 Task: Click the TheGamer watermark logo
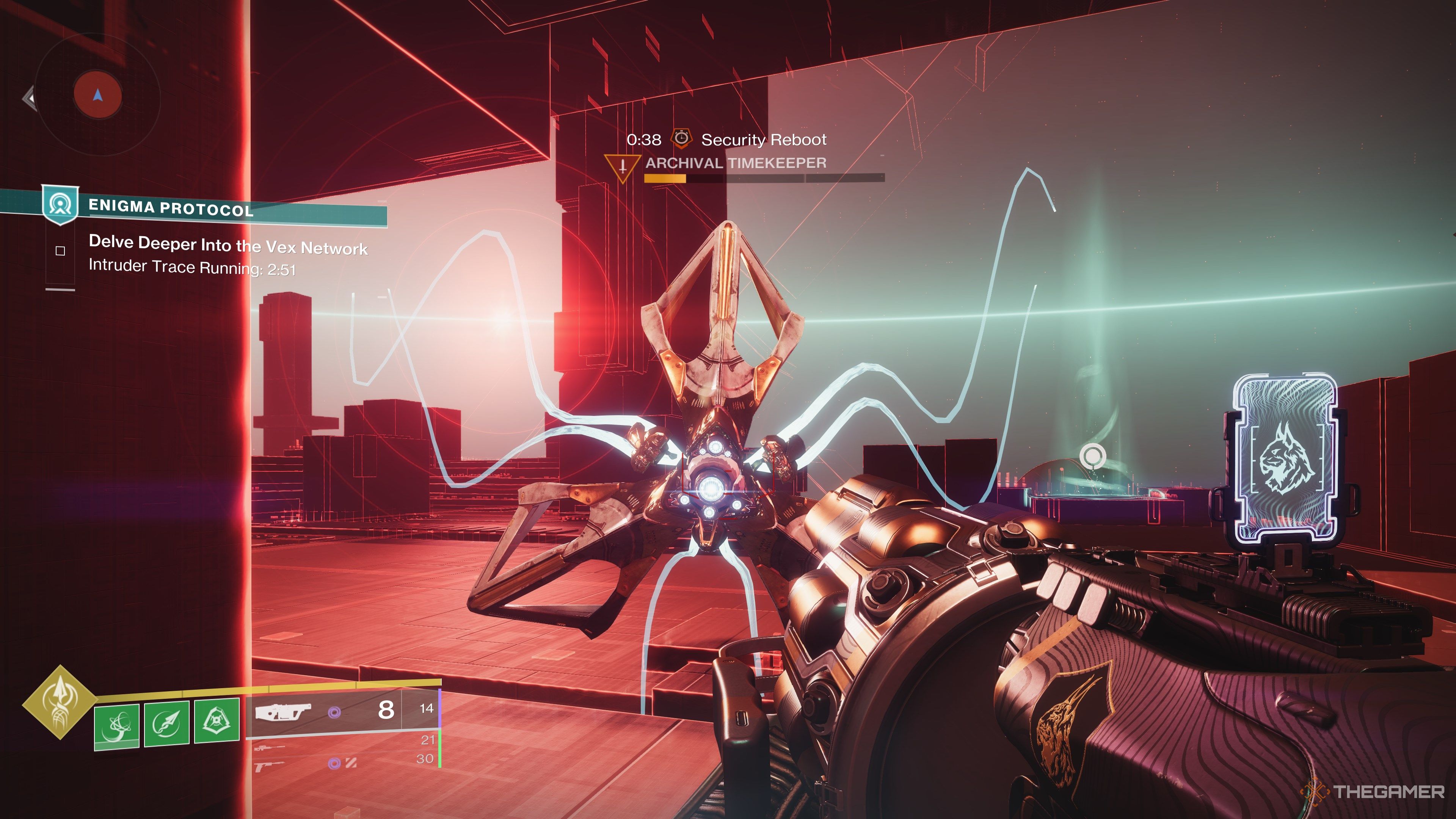(1373, 791)
